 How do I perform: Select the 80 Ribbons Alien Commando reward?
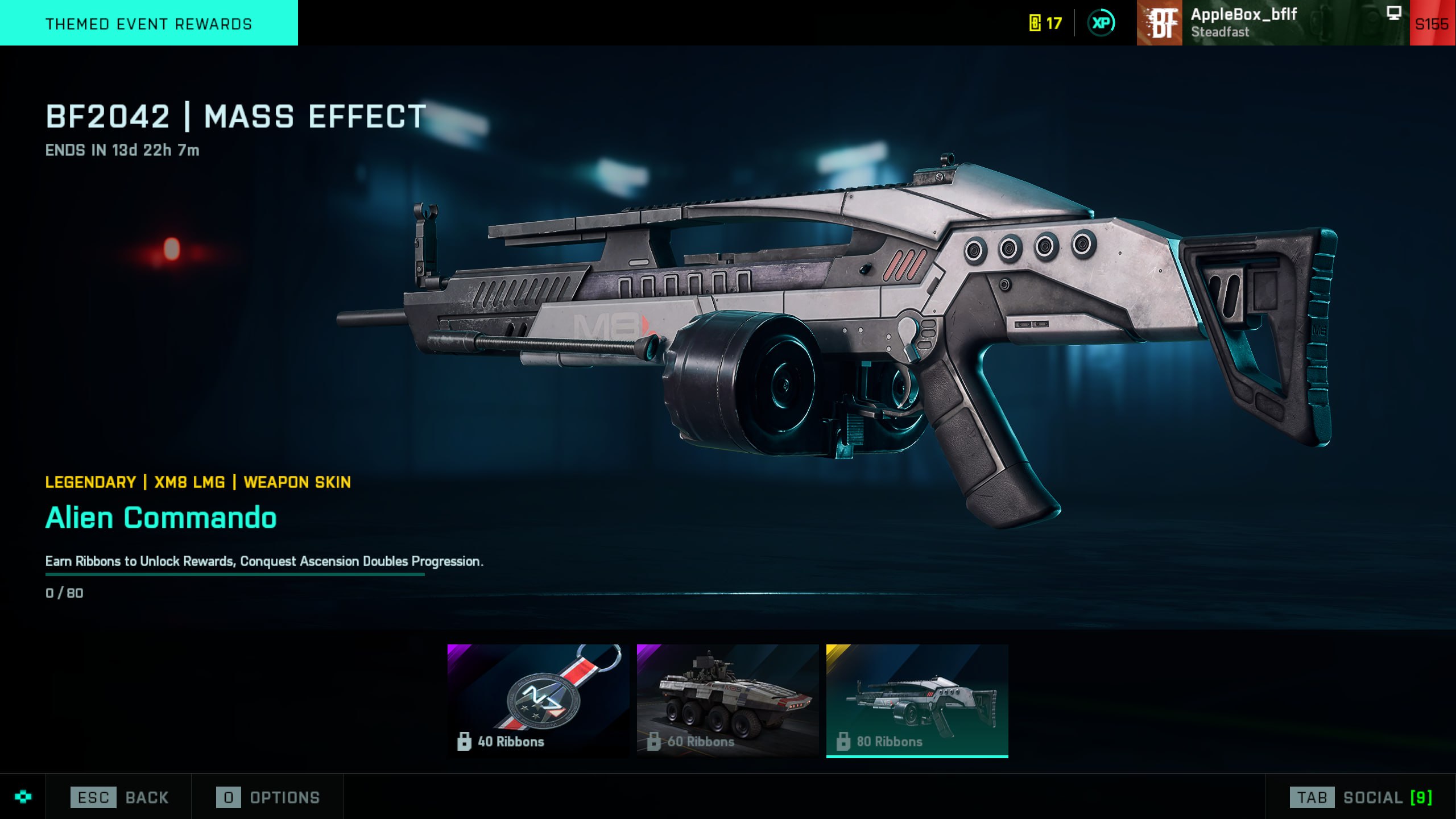917,700
